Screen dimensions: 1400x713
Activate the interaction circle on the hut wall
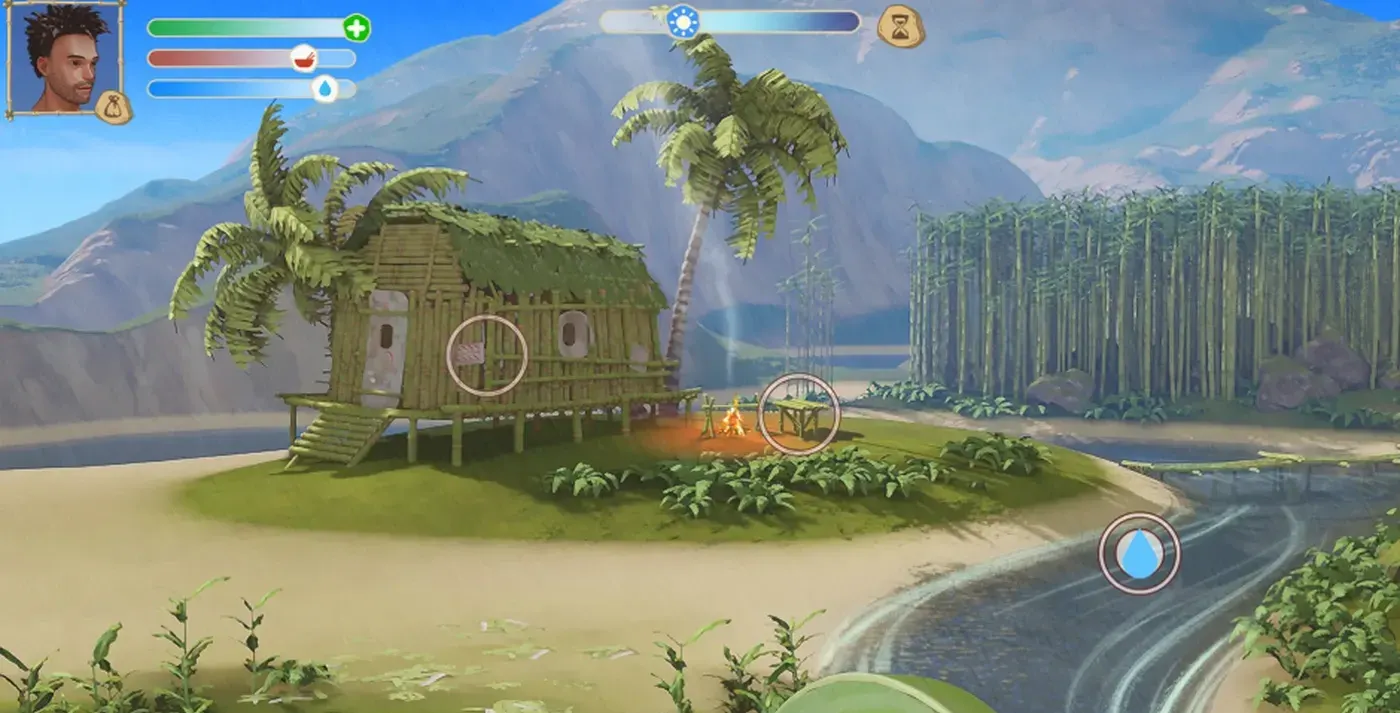pyautogui.click(x=487, y=355)
